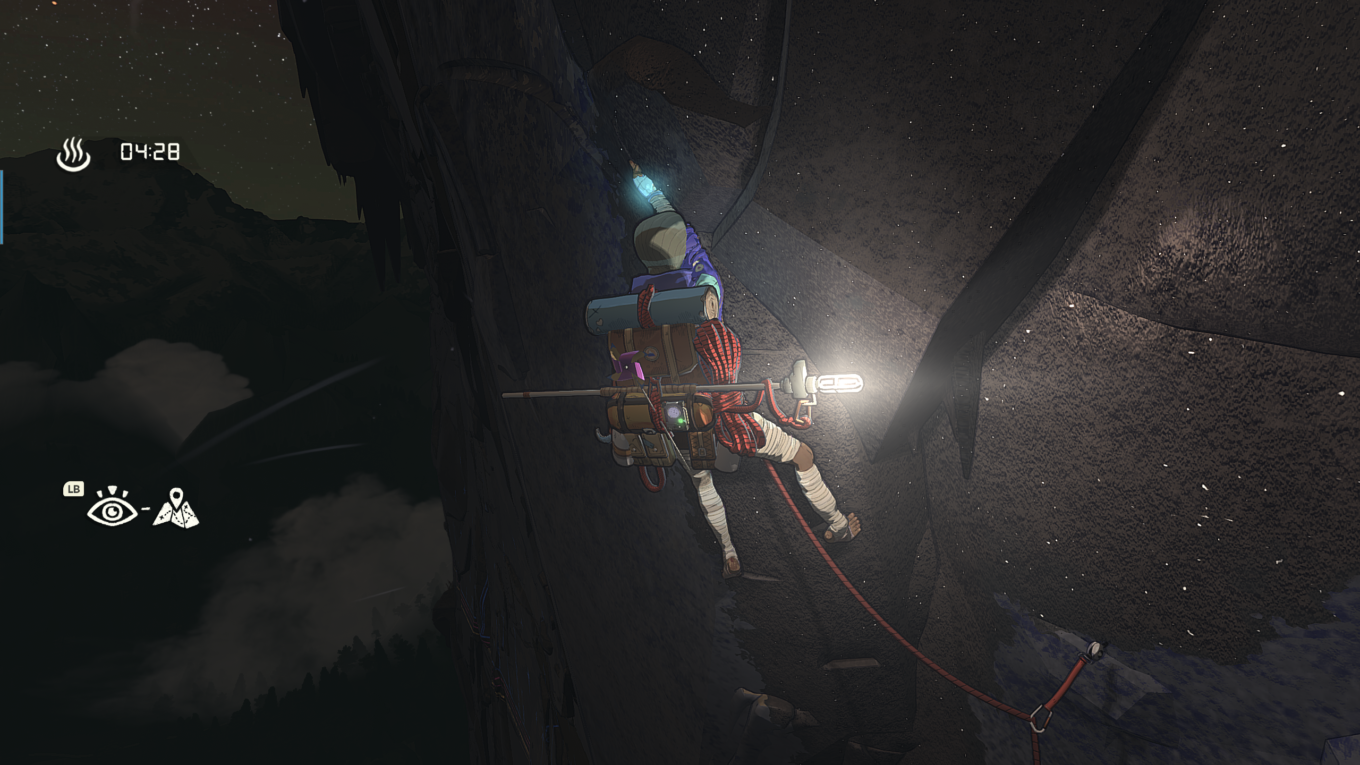Open the mountain route map icon
The image size is (1360, 765).
(176, 508)
